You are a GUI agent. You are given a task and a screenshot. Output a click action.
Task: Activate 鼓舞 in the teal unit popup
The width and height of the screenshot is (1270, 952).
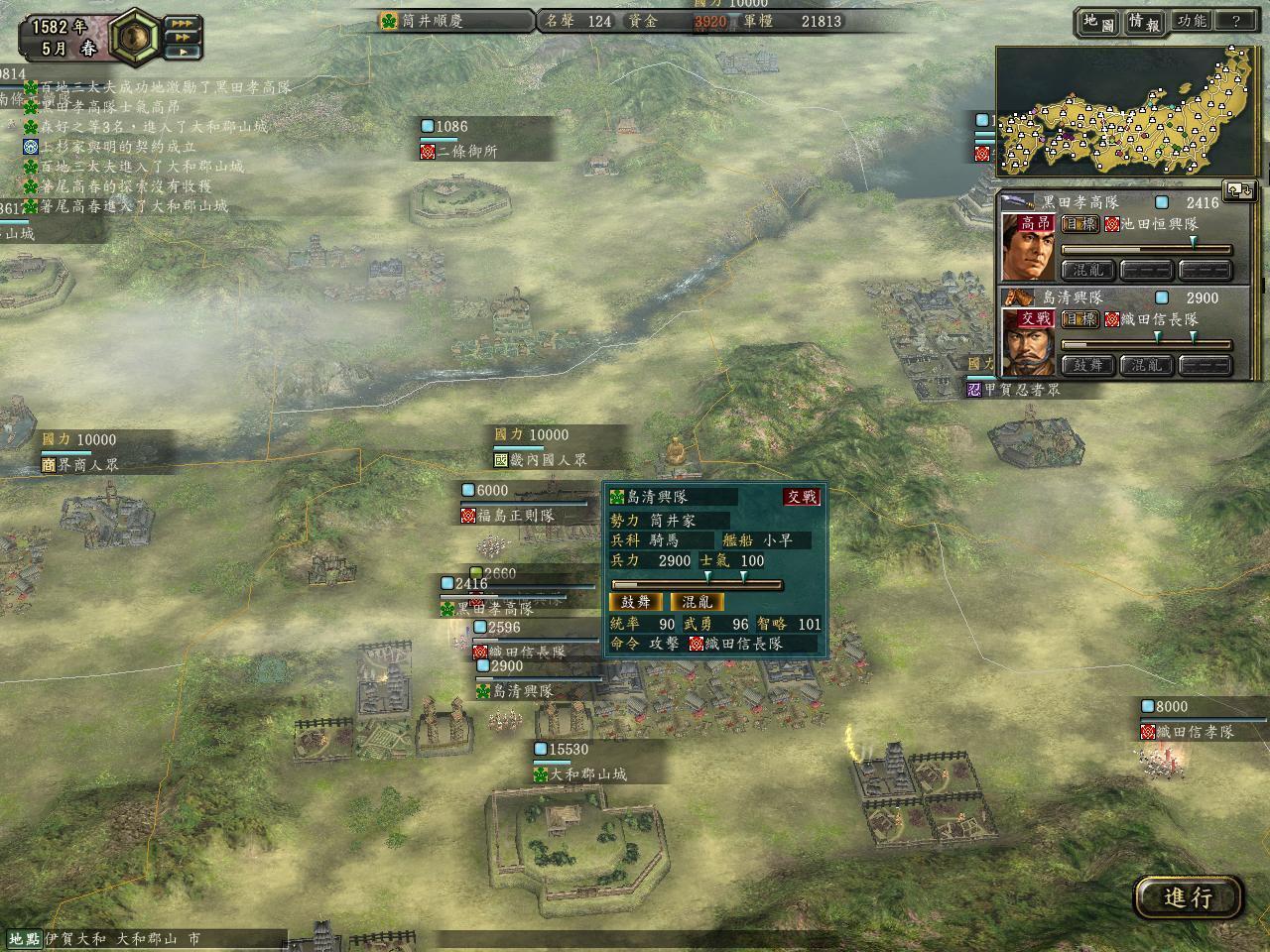(635, 602)
